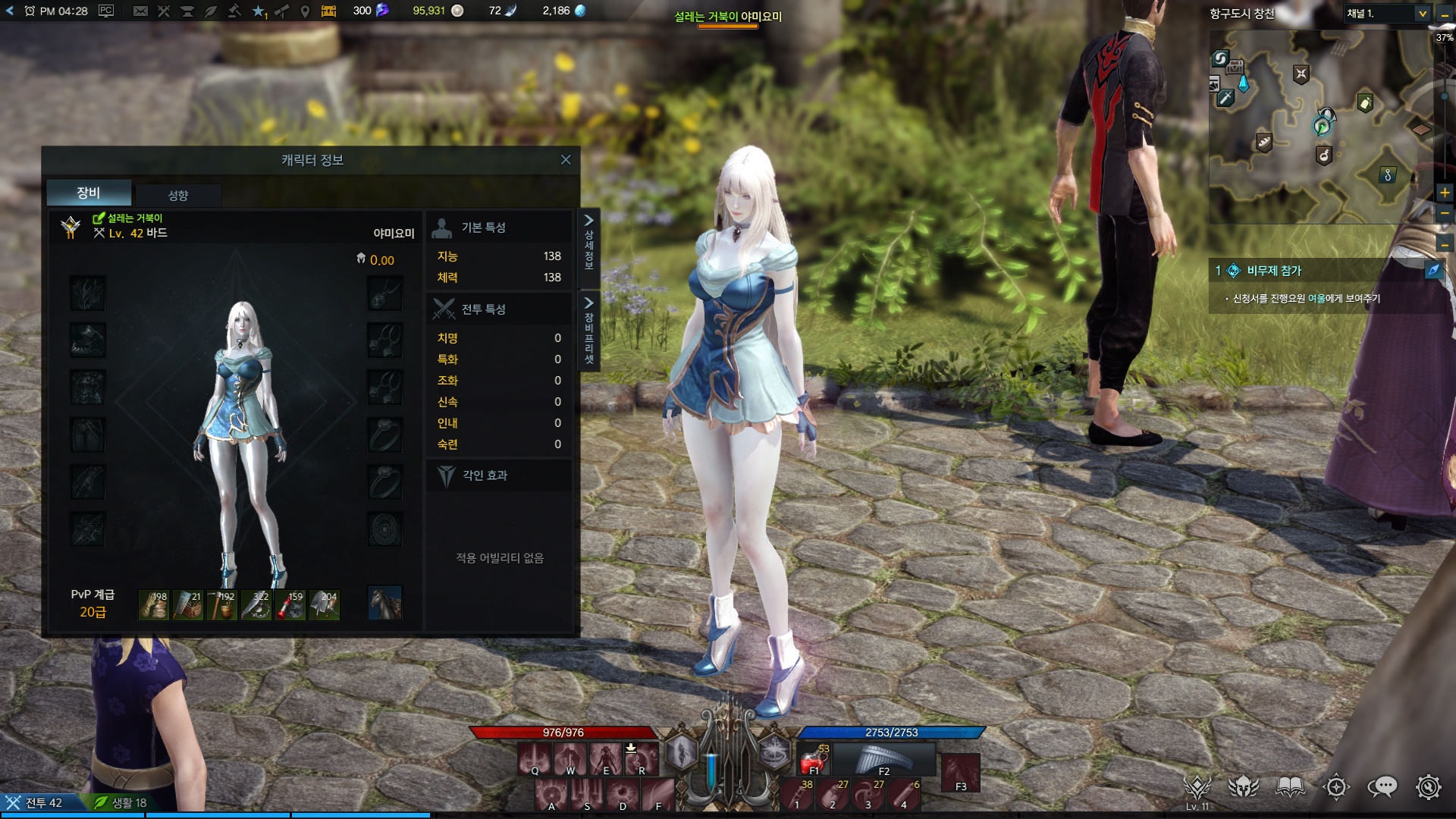Open the book journal icon
The height and width of the screenshot is (819, 1456).
click(1290, 787)
